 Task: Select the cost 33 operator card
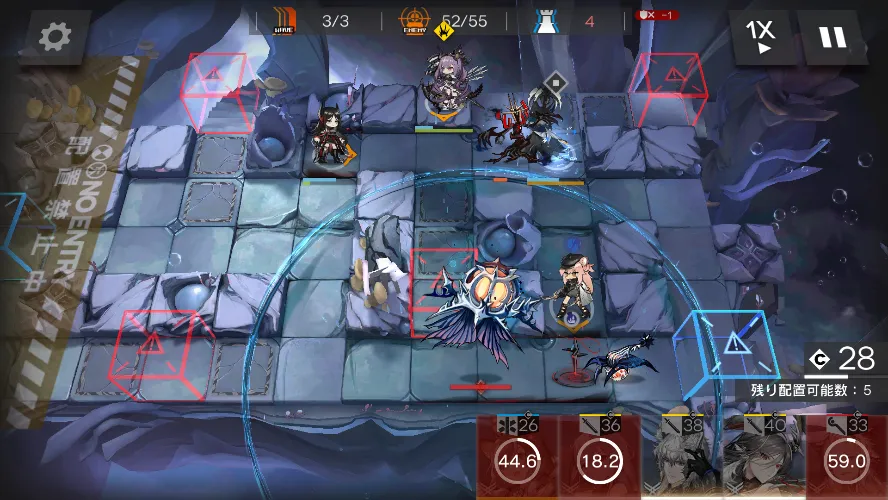click(x=846, y=459)
